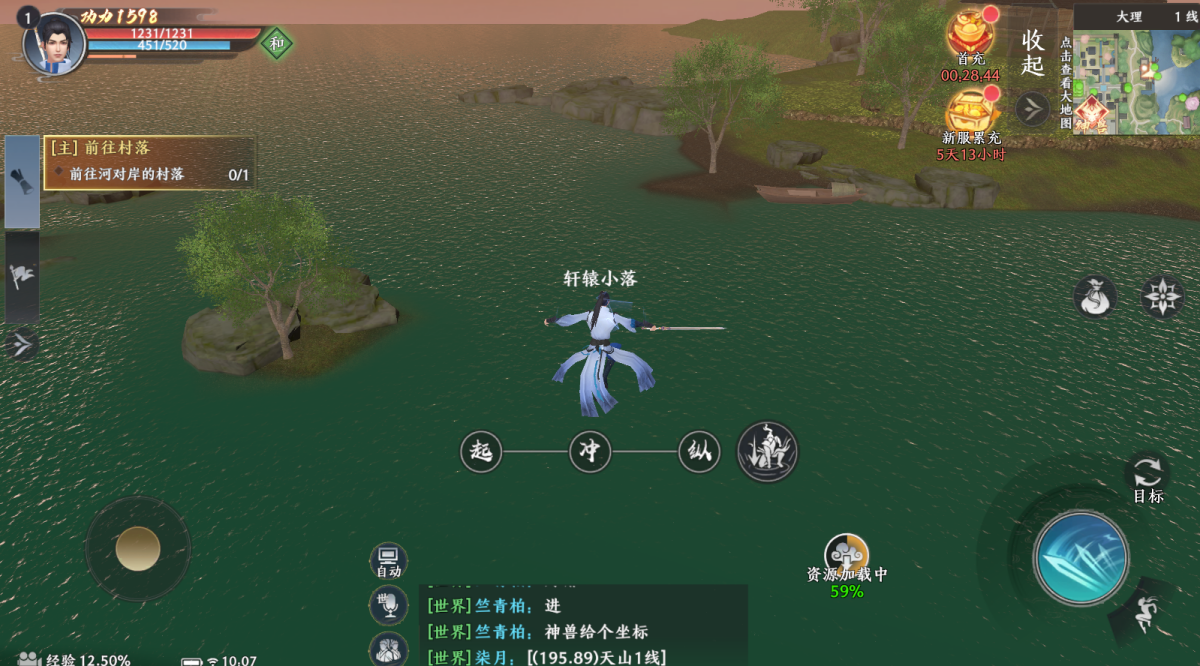1200x666 pixels.
Task: Open the bag pouch icon
Action: [x=1095, y=297]
